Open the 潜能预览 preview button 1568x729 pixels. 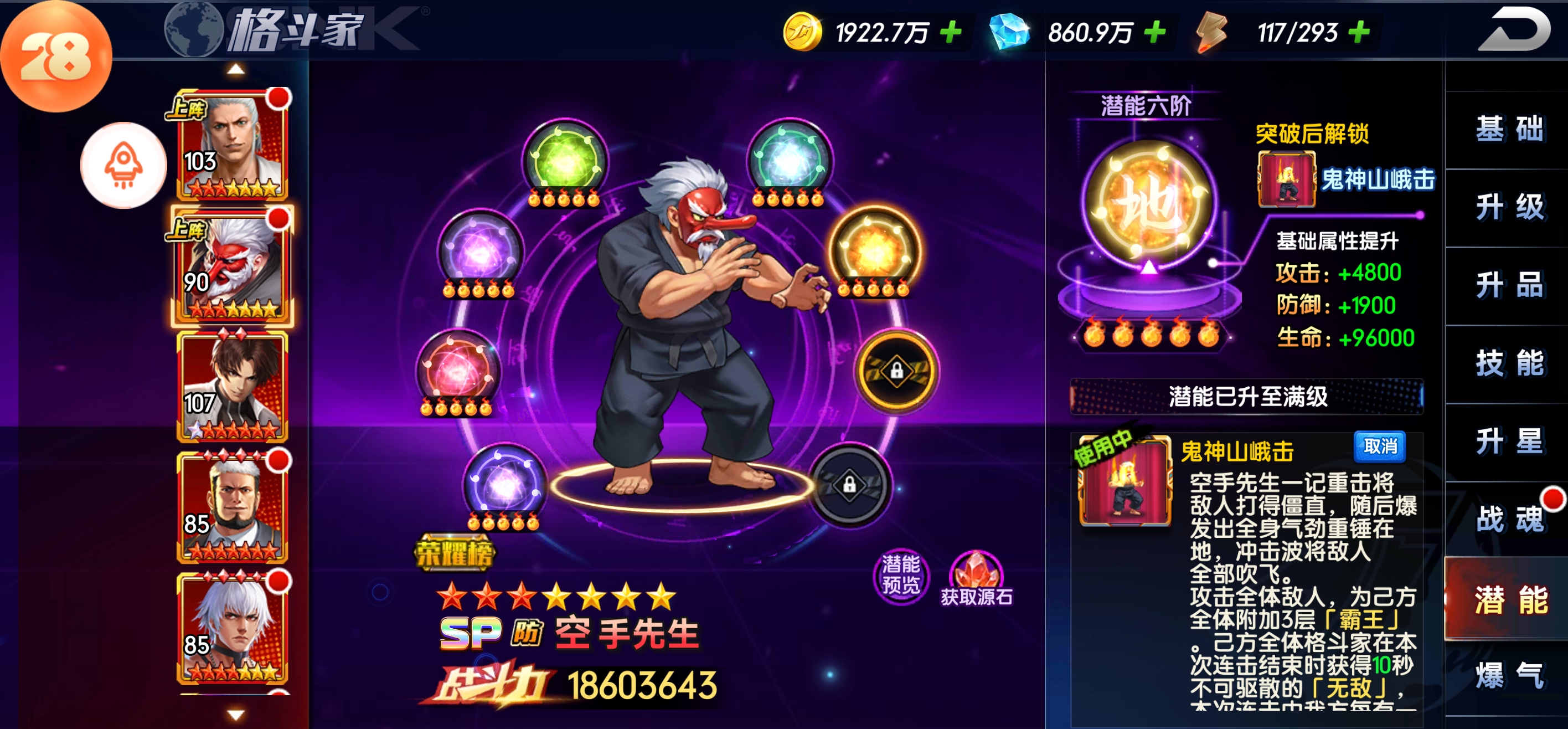(901, 575)
